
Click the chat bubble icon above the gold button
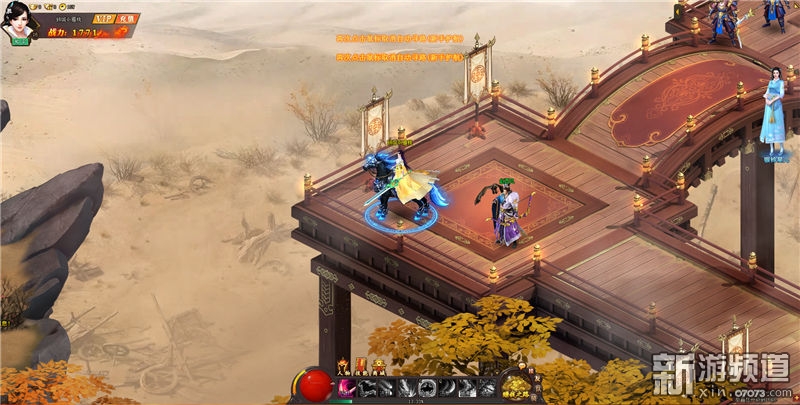pos(522,366)
